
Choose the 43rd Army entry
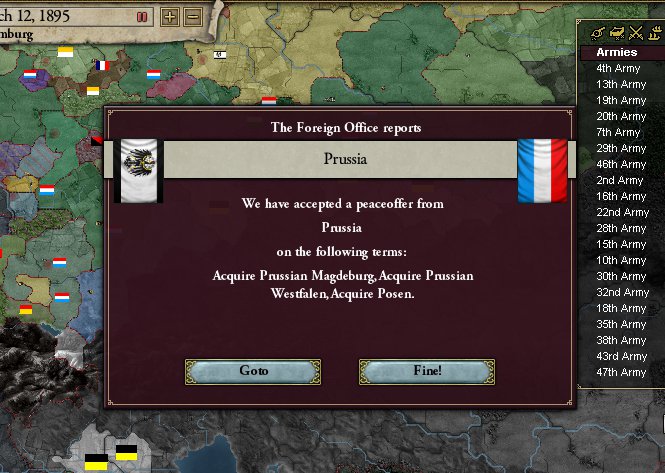click(621, 356)
